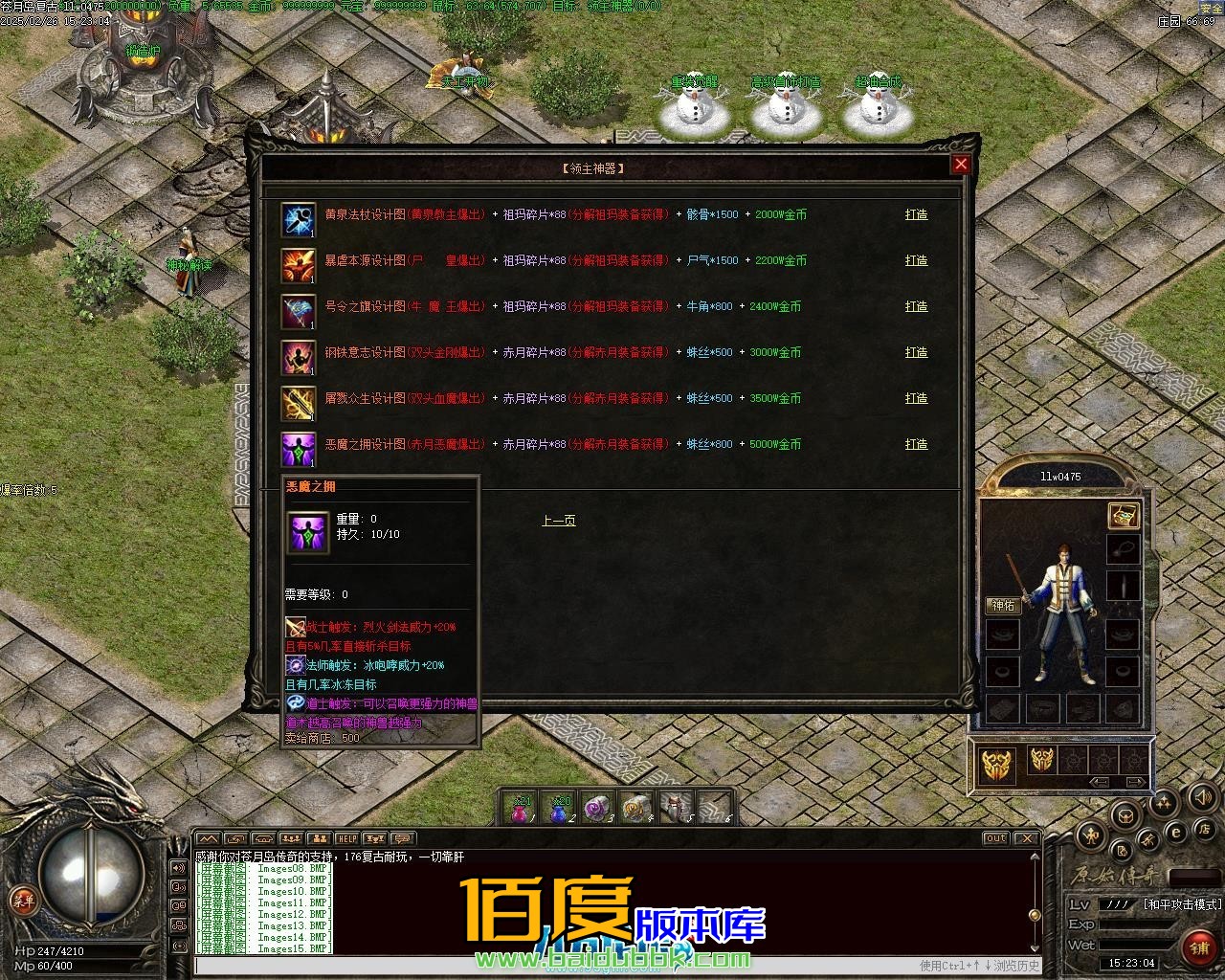Click 打造 on the 钢铁意志 row
1225x980 pixels.
click(916, 352)
